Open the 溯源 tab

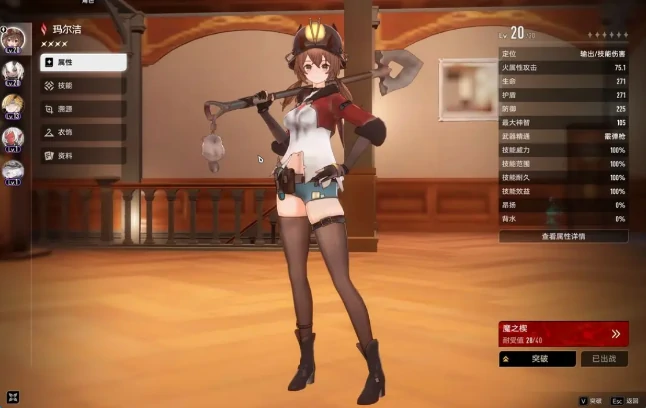click(x=83, y=109)
